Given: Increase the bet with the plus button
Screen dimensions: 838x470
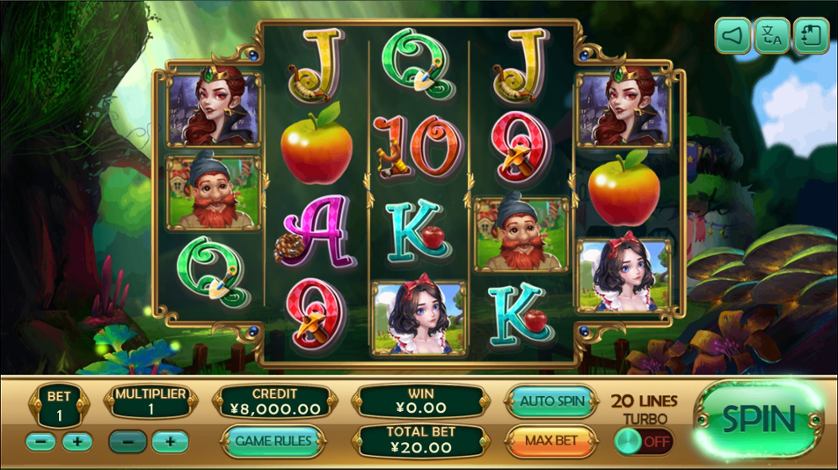Looking at the screenshot, I should 76,441.
